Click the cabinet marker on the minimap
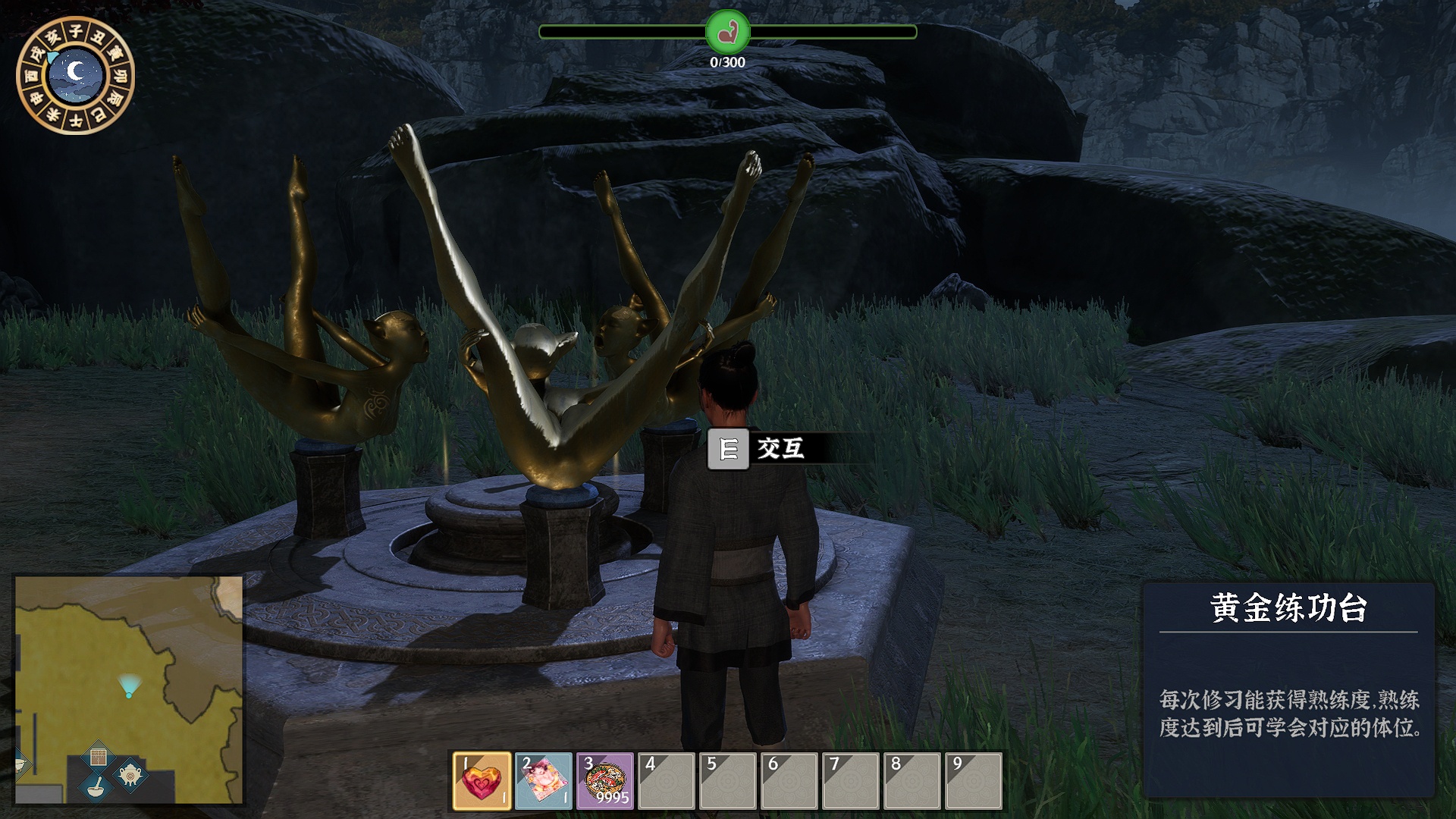 tap(99, 756)
